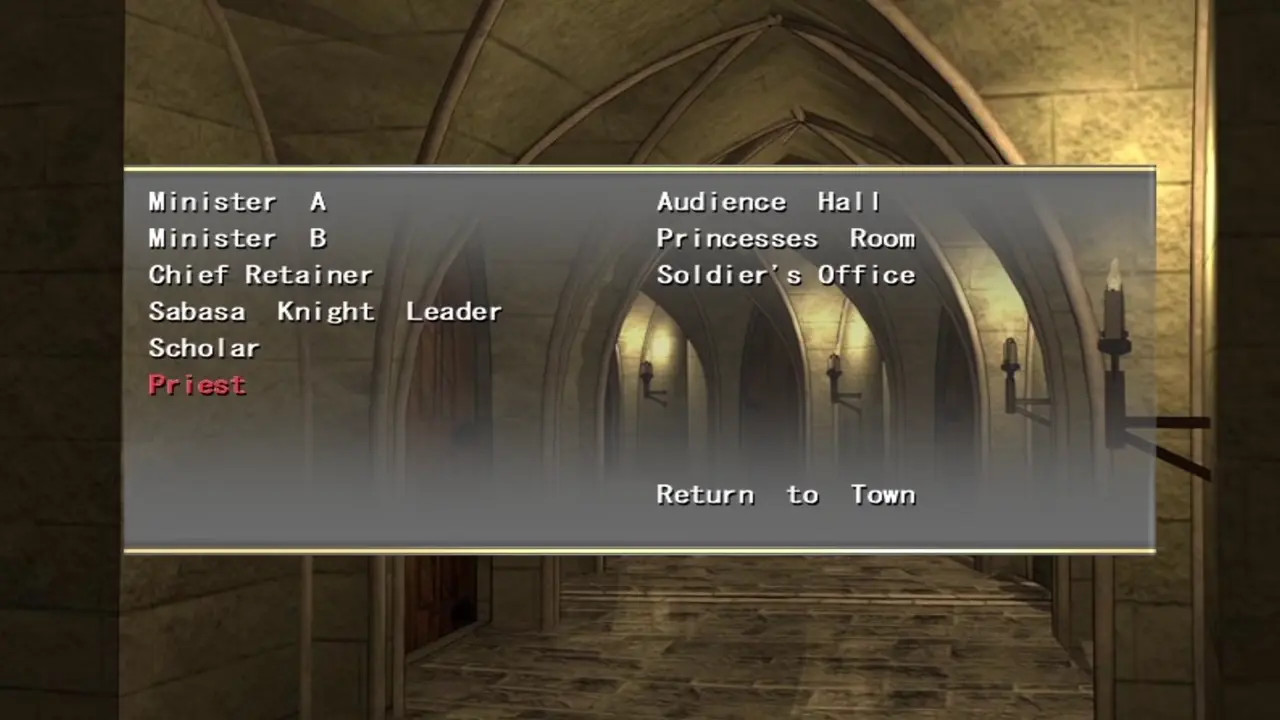The image size is (1280, 720).
Task: Enter the Princesses Room
Action: [x=785, y=239]
